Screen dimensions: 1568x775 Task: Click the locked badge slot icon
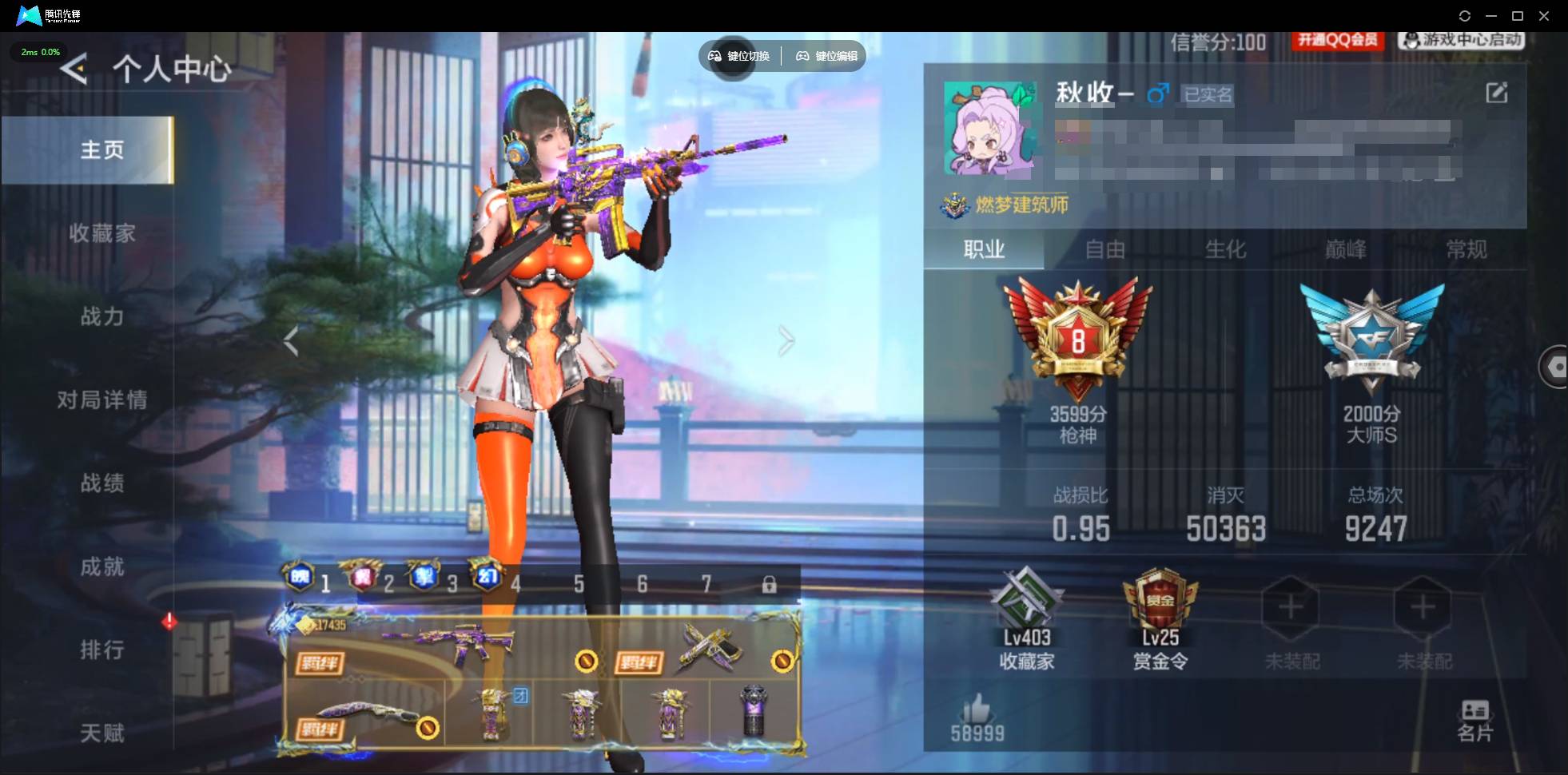(769, 584)
